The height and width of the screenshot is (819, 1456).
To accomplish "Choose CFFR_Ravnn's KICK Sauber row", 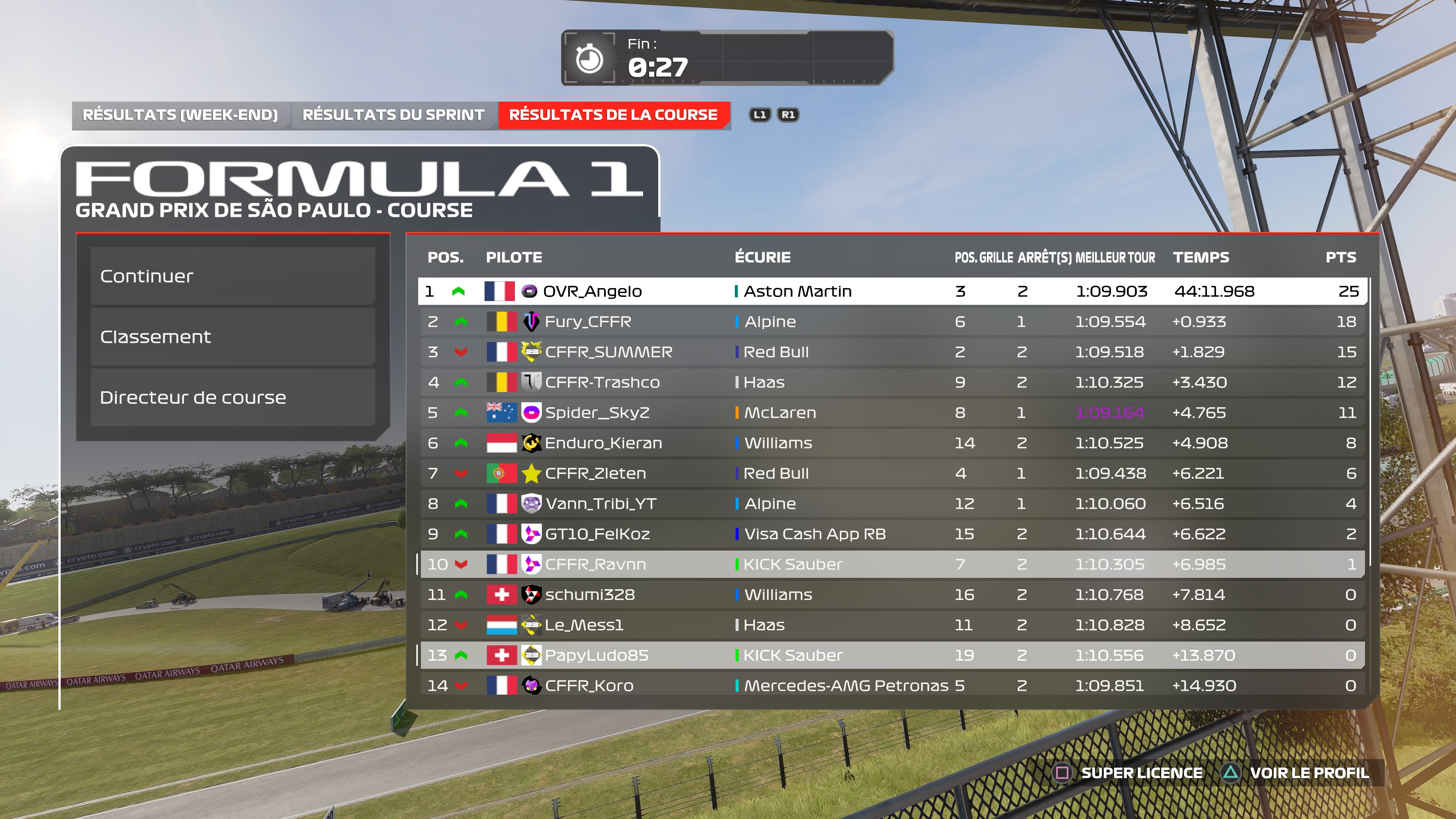I will pos(891,565).
